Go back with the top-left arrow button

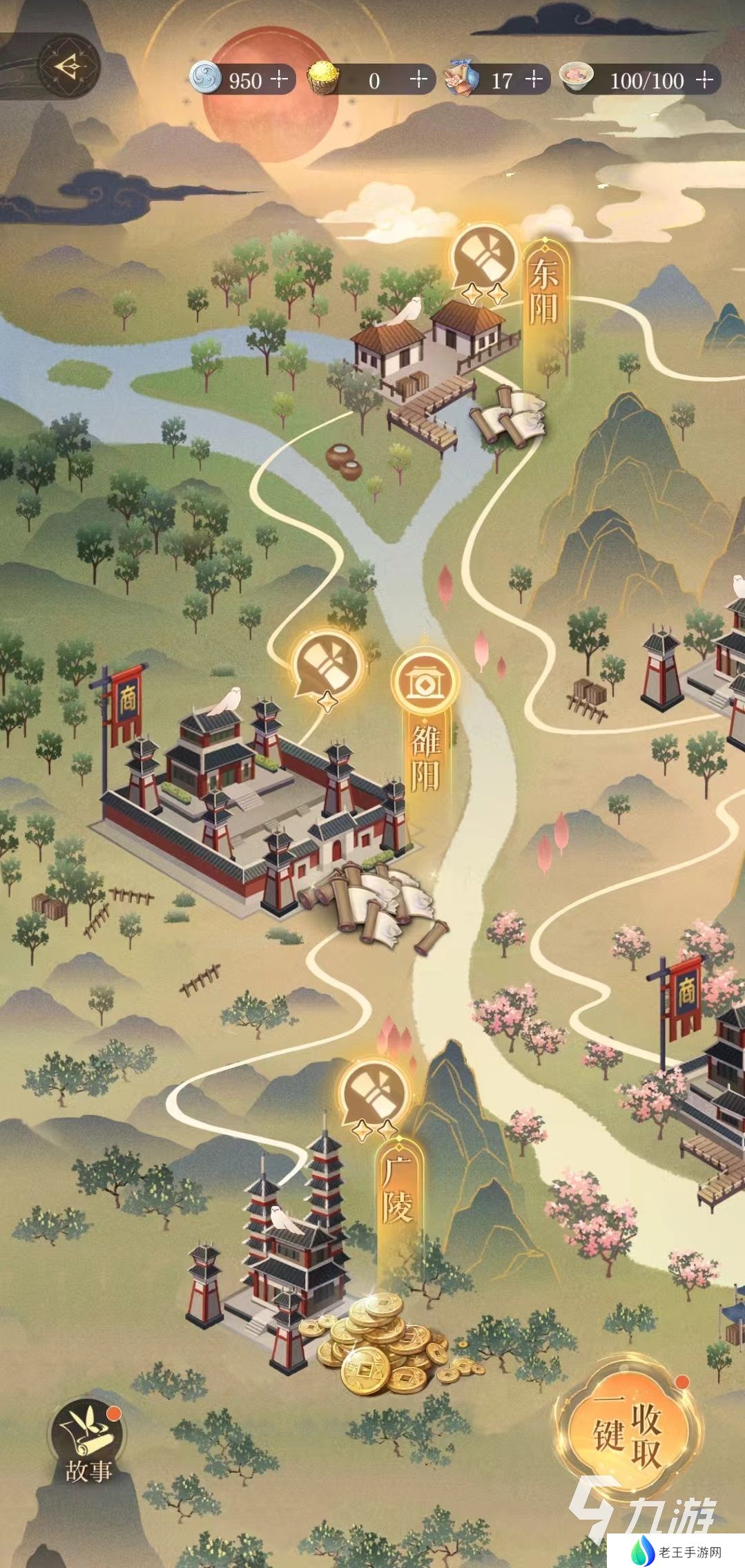pos(69,67)
